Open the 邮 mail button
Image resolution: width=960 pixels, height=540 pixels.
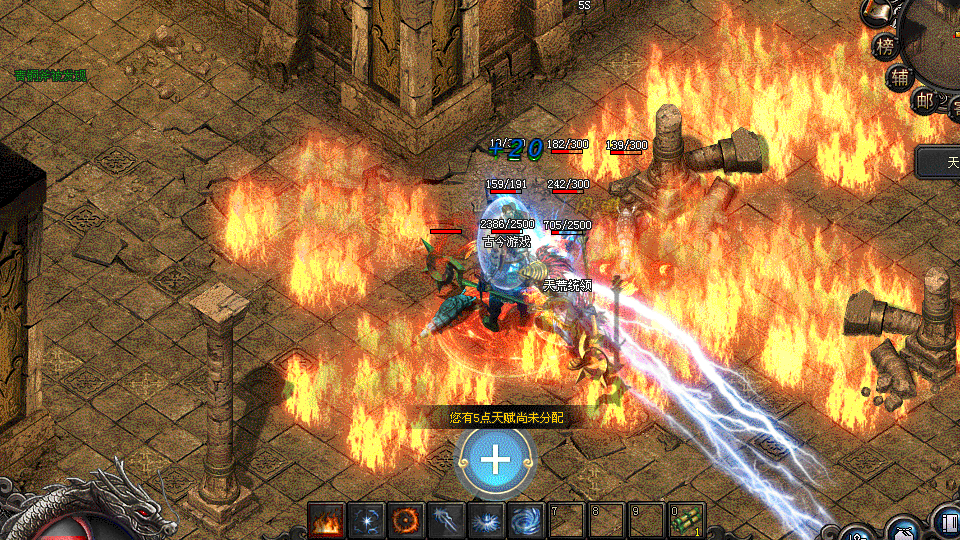tap(923, 98)
